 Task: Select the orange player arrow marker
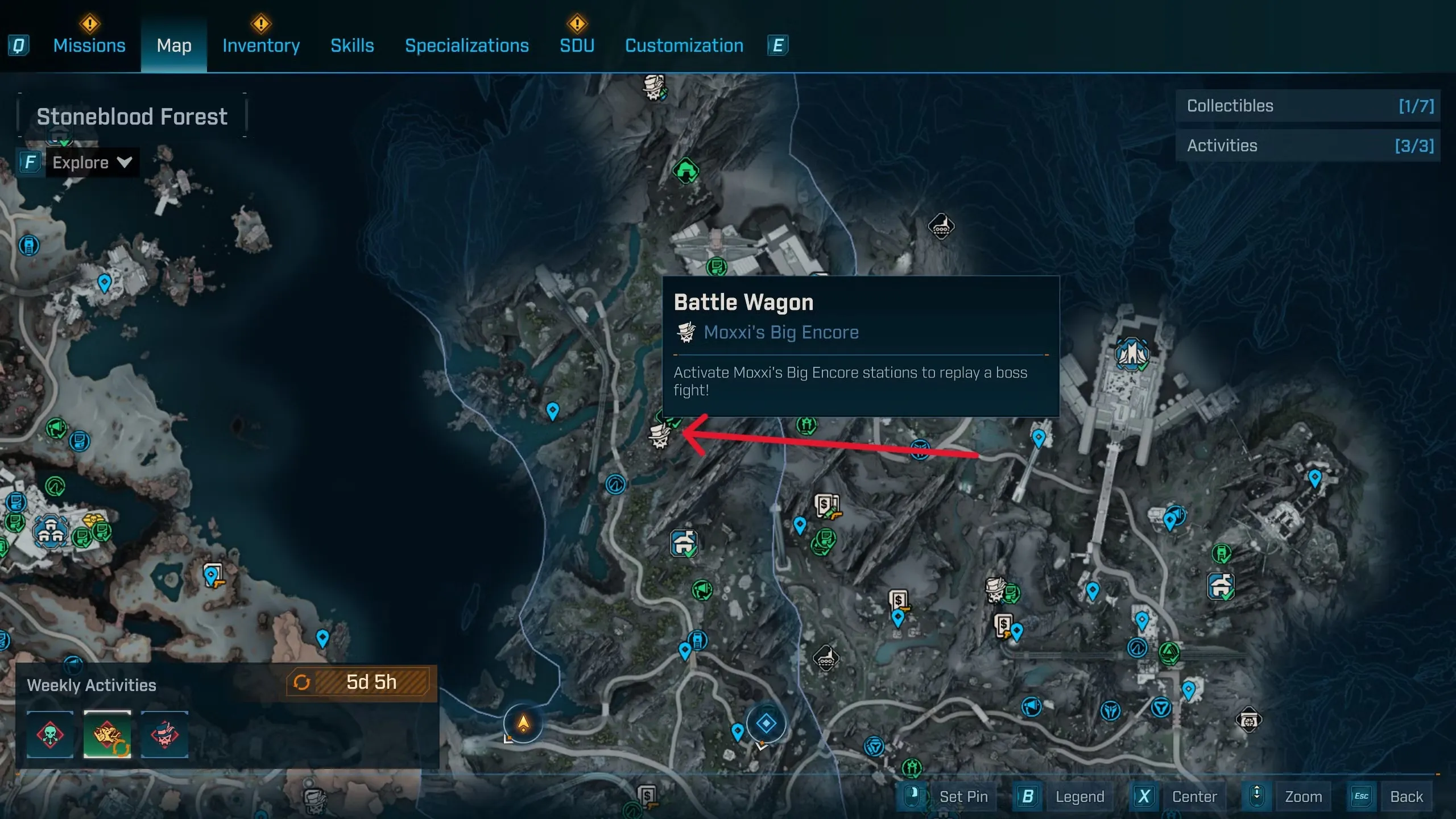point(523,723)
